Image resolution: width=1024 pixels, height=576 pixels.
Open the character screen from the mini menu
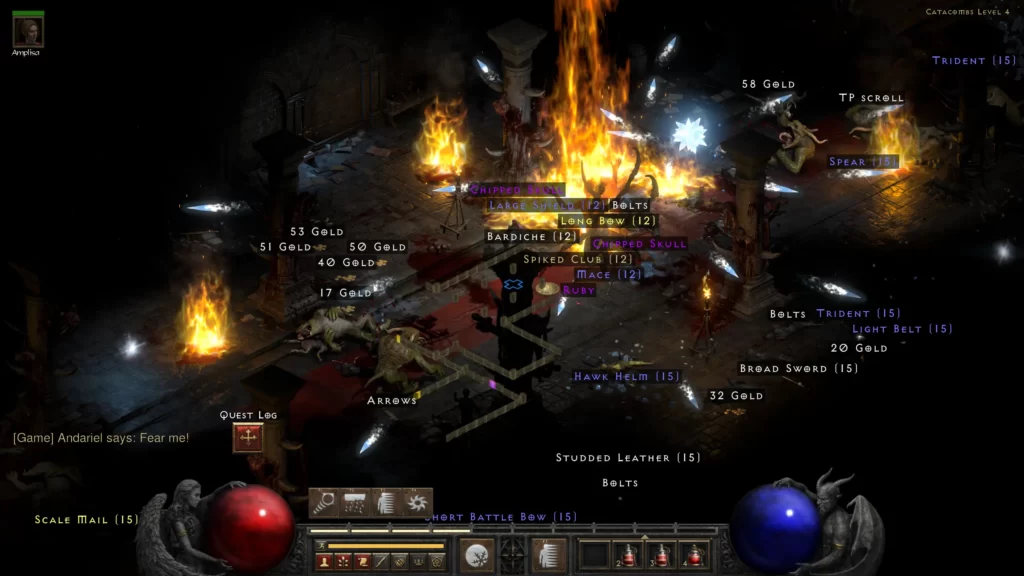pyautogui.click(x=324, y=562)
